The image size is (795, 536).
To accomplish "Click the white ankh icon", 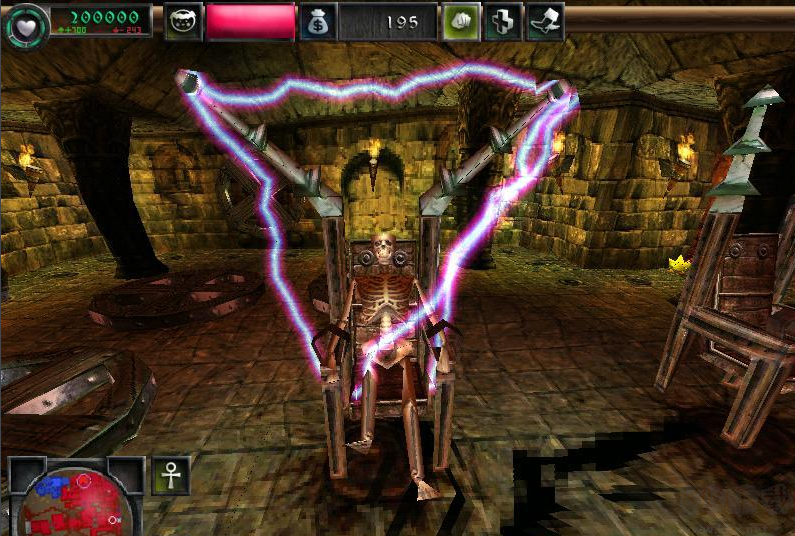I will (171, 476).
